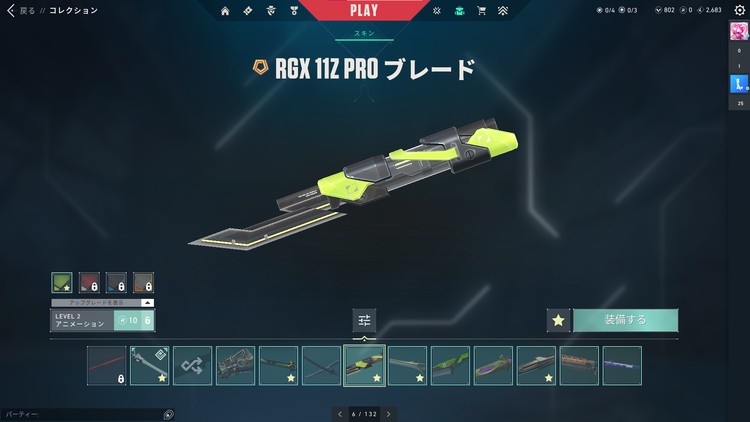Select the purple-blue dagger skin thumbnail
This screenshot has width=750, height=422.
[622, 366]
